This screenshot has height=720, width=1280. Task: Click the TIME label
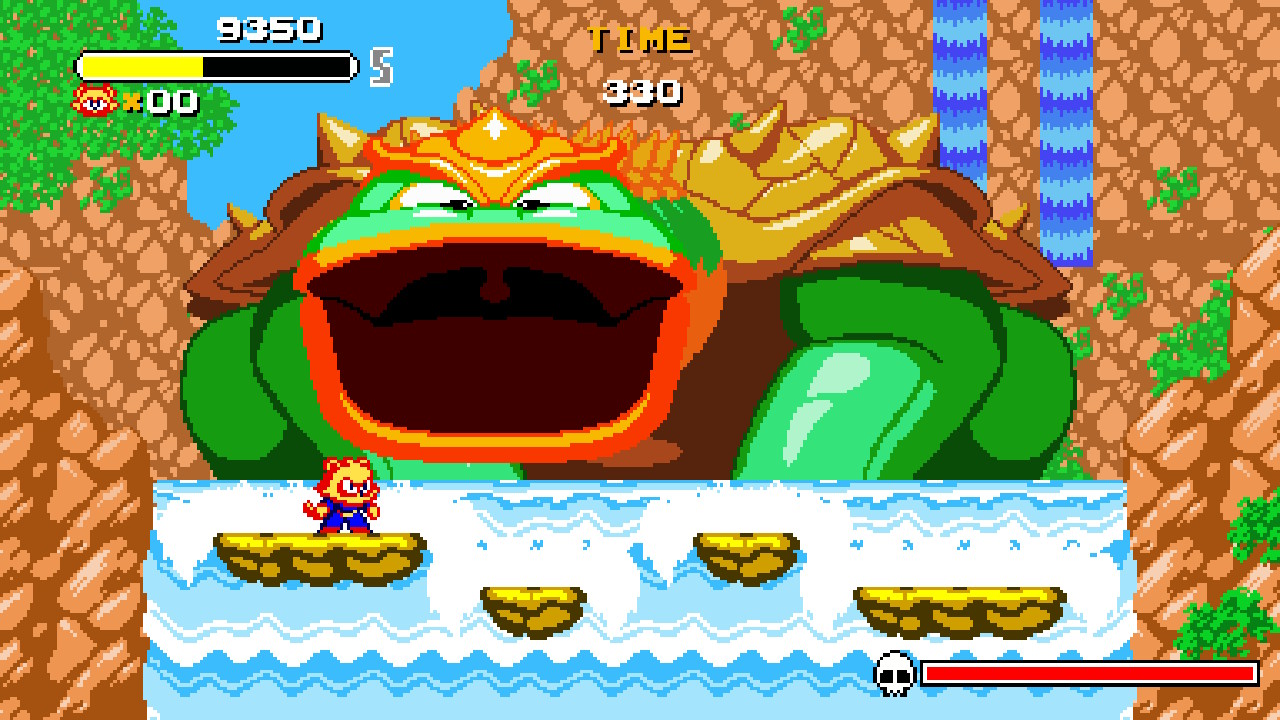point(637,40)
